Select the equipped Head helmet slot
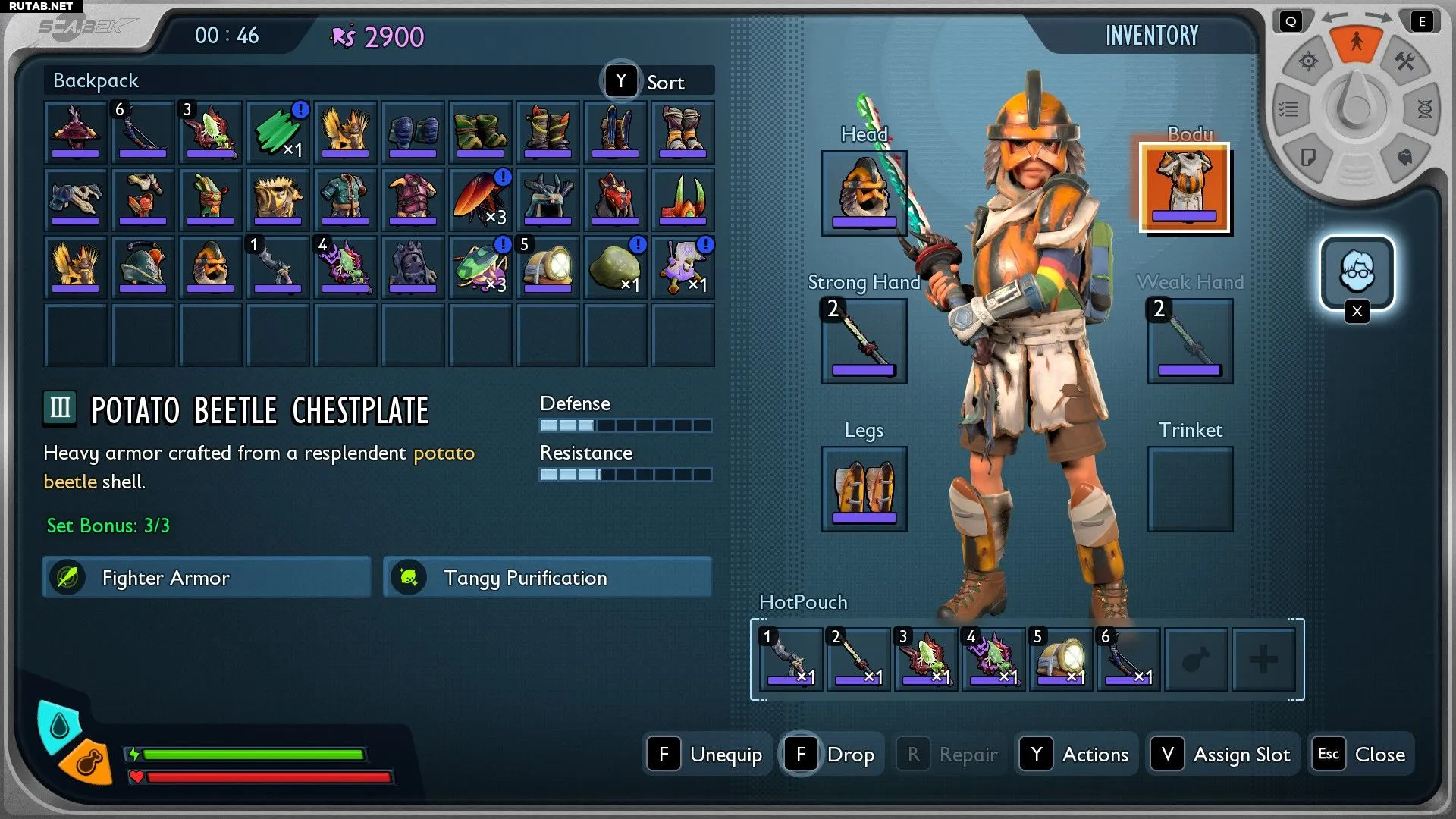 click(x=864, y=193)
